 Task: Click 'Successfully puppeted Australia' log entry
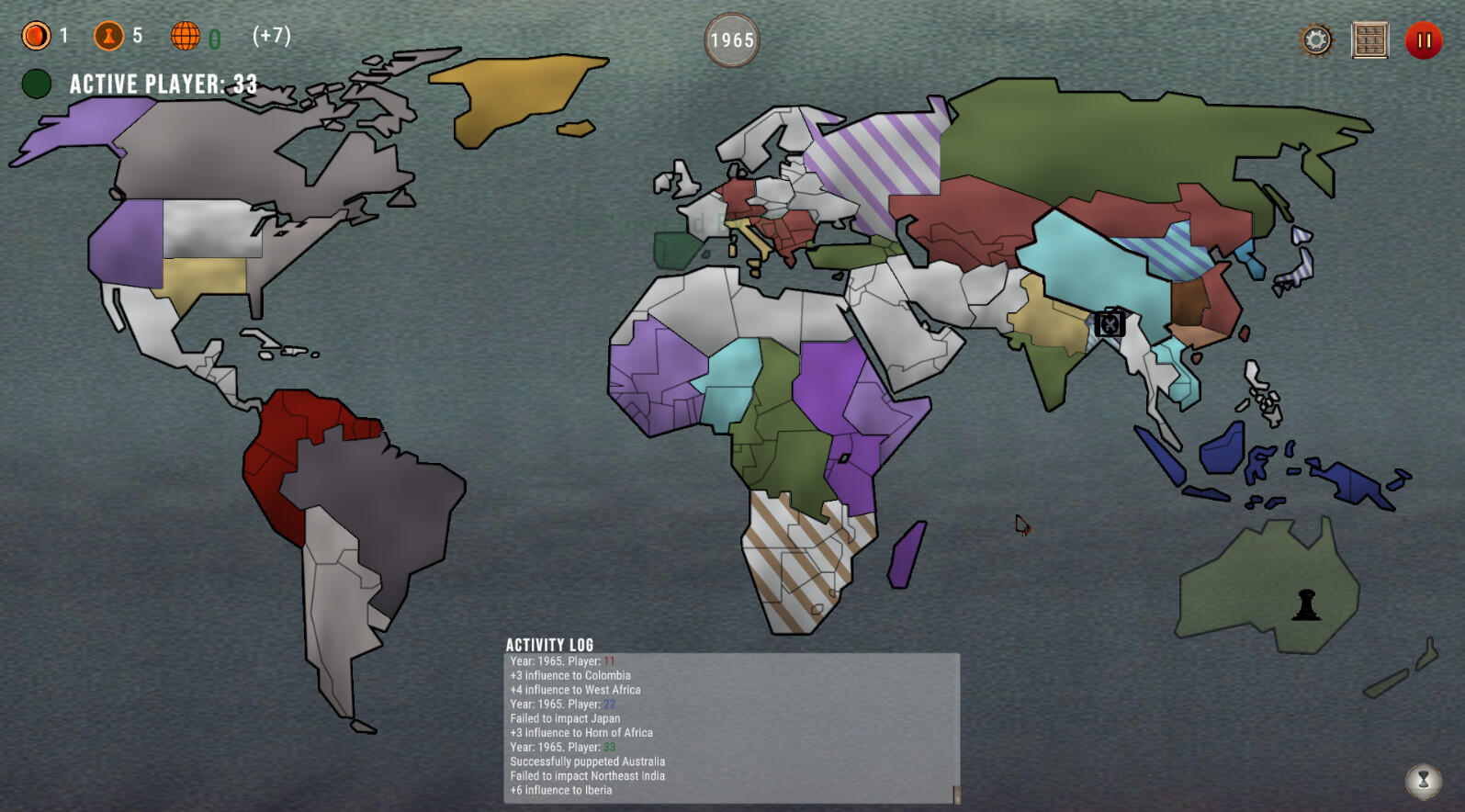click(x=586, y=761)
